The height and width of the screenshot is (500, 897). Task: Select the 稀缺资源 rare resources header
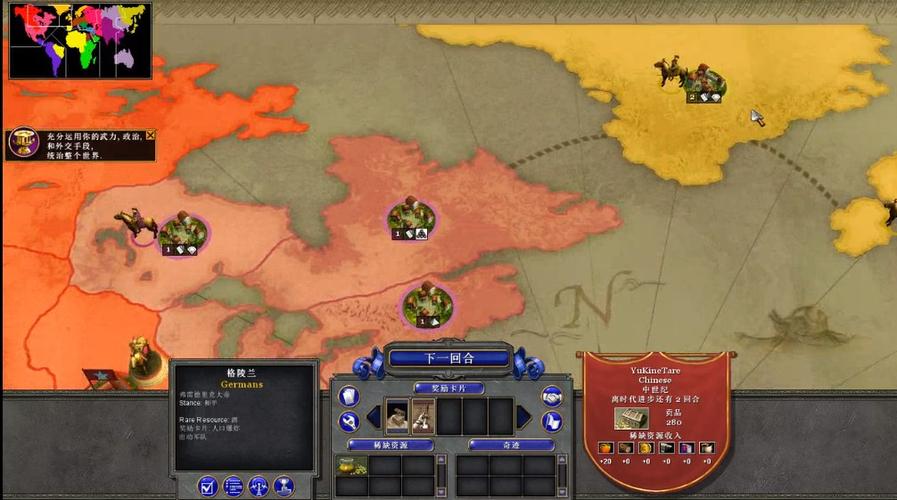(391, 445)
